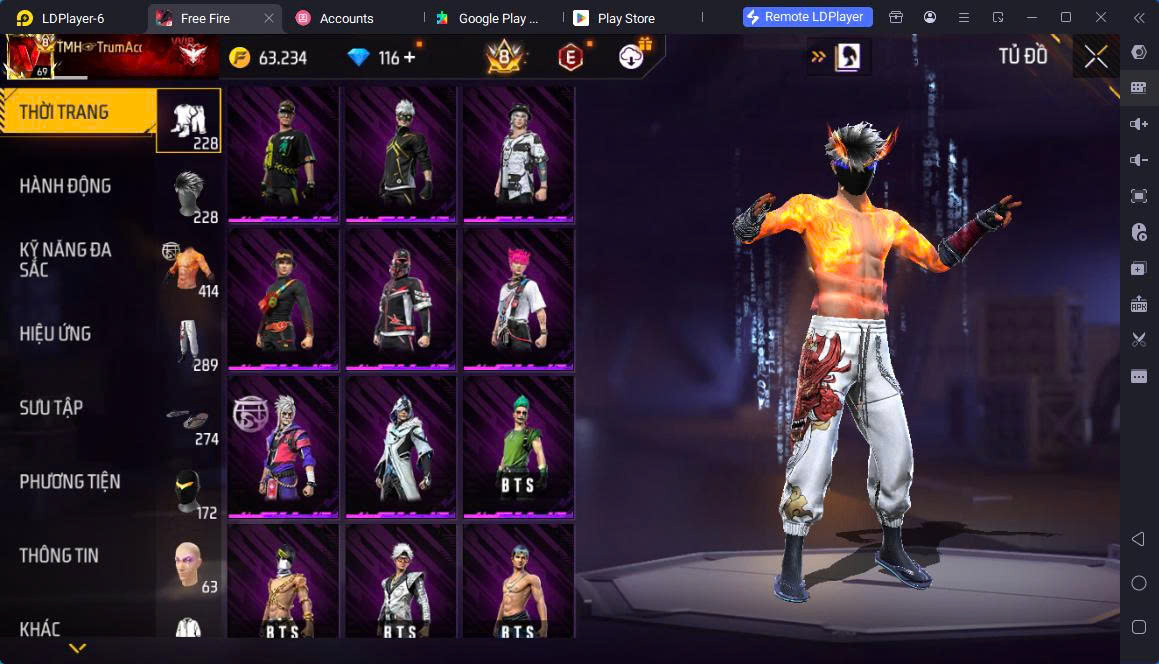
Task: Select the pink-haired white shirt outfit
Action: click(518, 298)
